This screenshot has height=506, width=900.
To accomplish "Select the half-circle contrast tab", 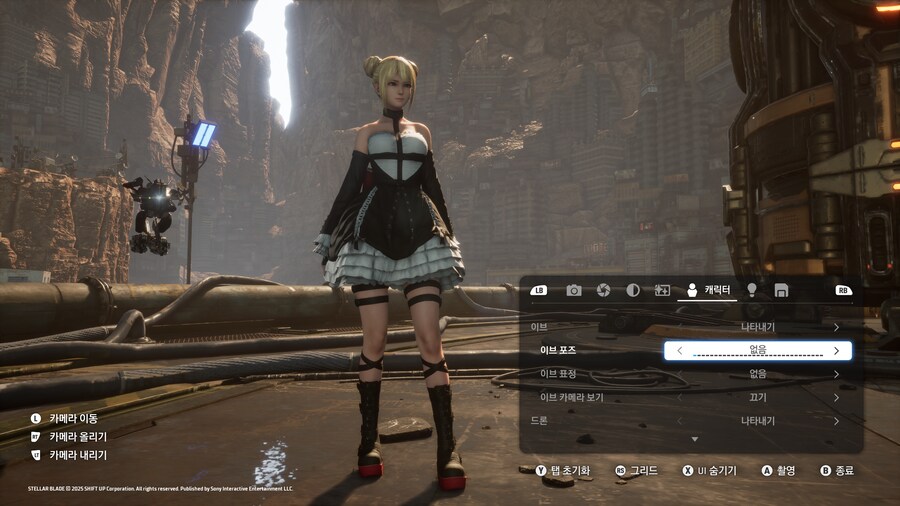I will point(633,290).
